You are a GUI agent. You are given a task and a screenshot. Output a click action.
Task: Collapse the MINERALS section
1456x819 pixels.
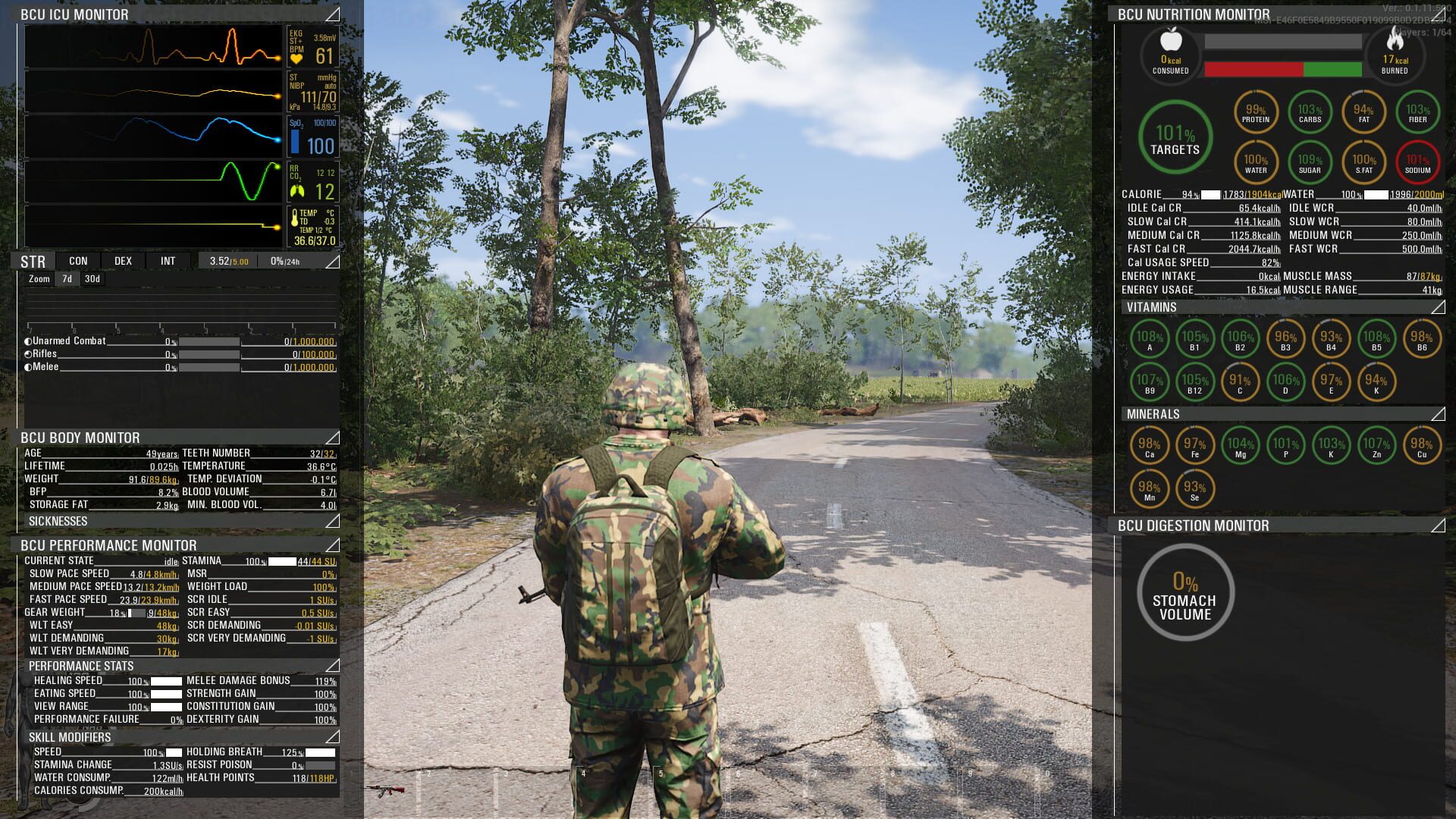(1438, 415)
